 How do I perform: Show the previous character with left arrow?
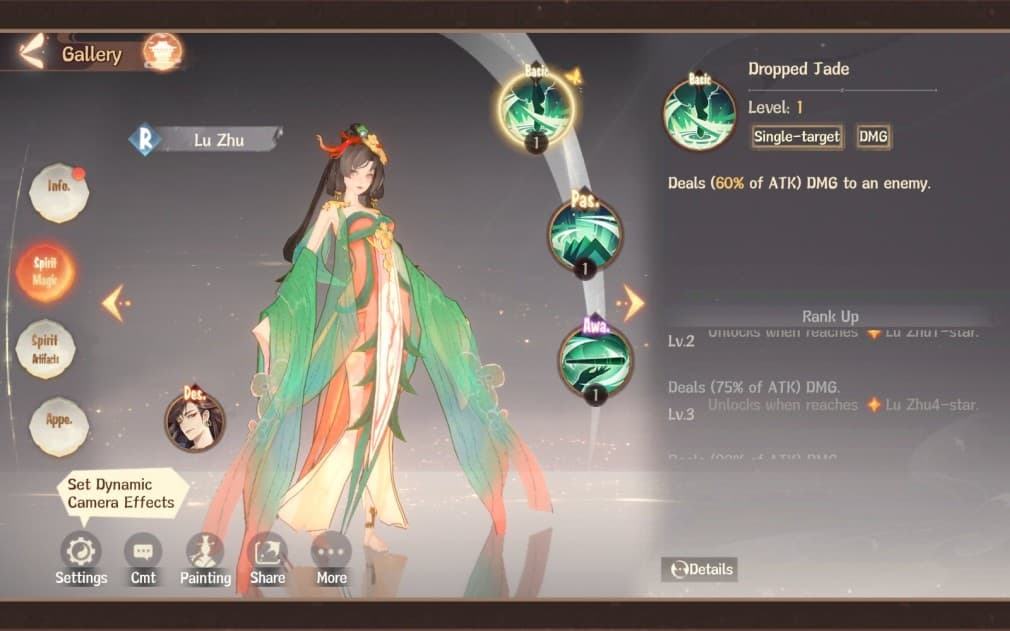pyautogui.click(x=114, y=303)
